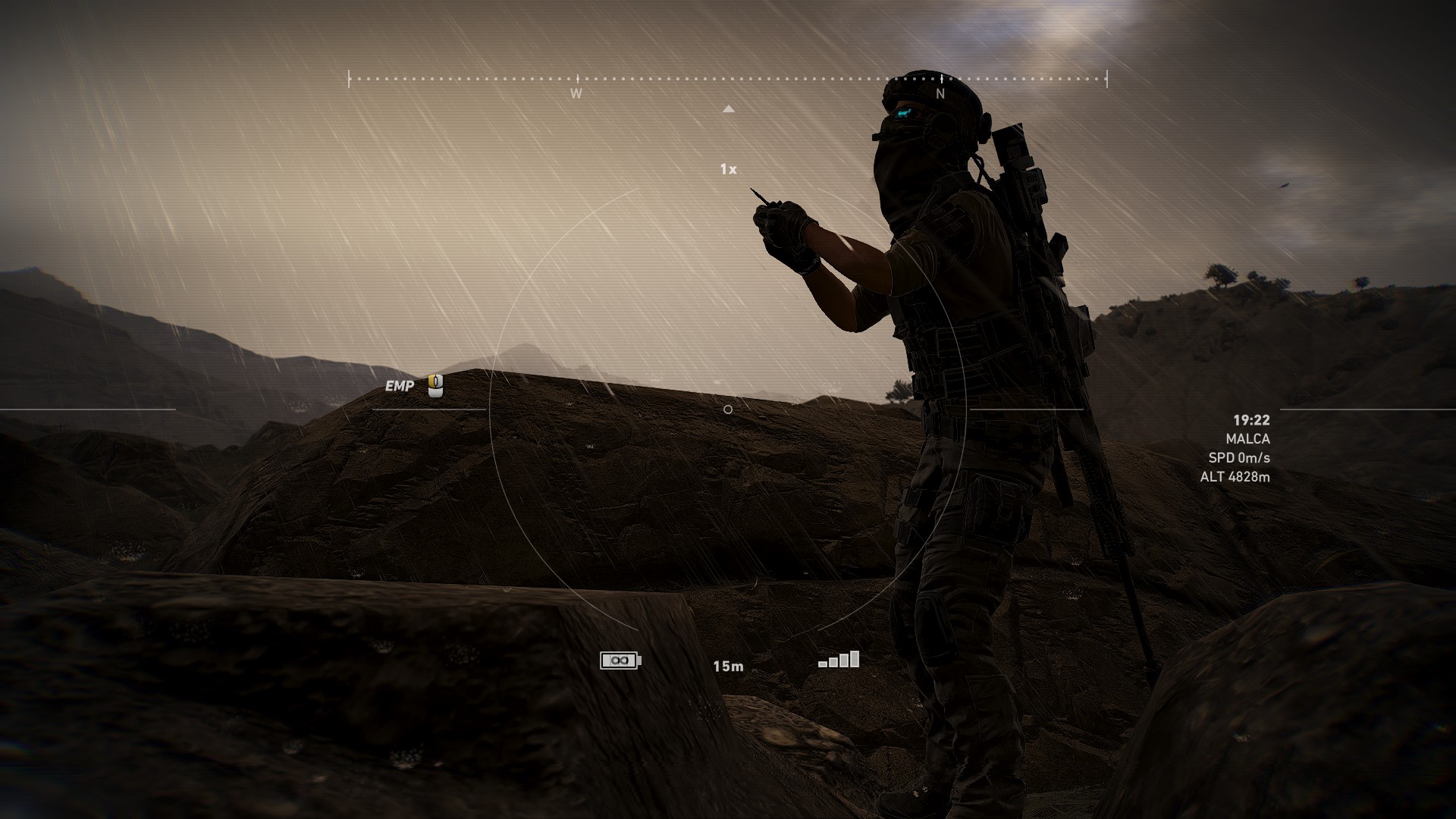Click the 19:22 mission clock
The image size is (1456, 819).
point(1251,419)
